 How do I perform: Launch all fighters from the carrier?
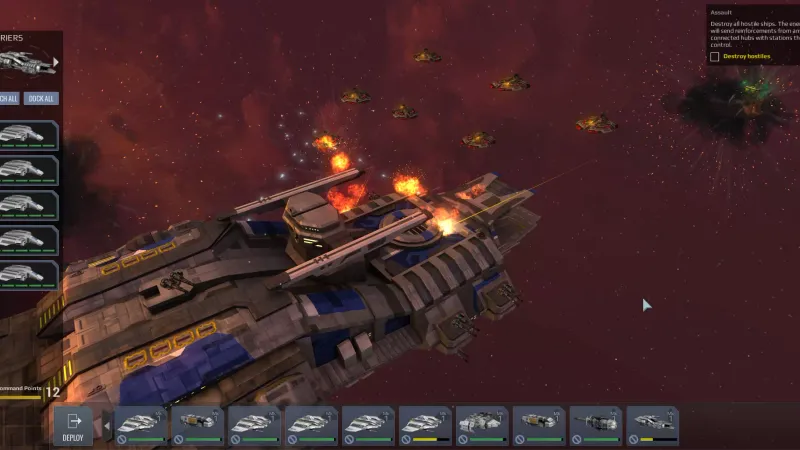point(8,98)
